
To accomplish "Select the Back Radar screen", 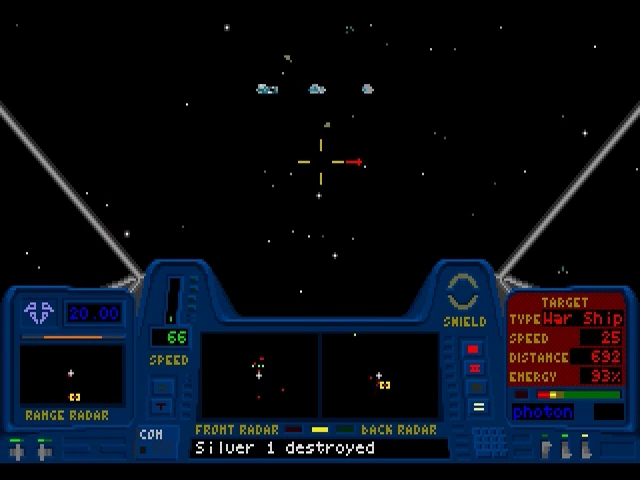I will pos(380,376).
